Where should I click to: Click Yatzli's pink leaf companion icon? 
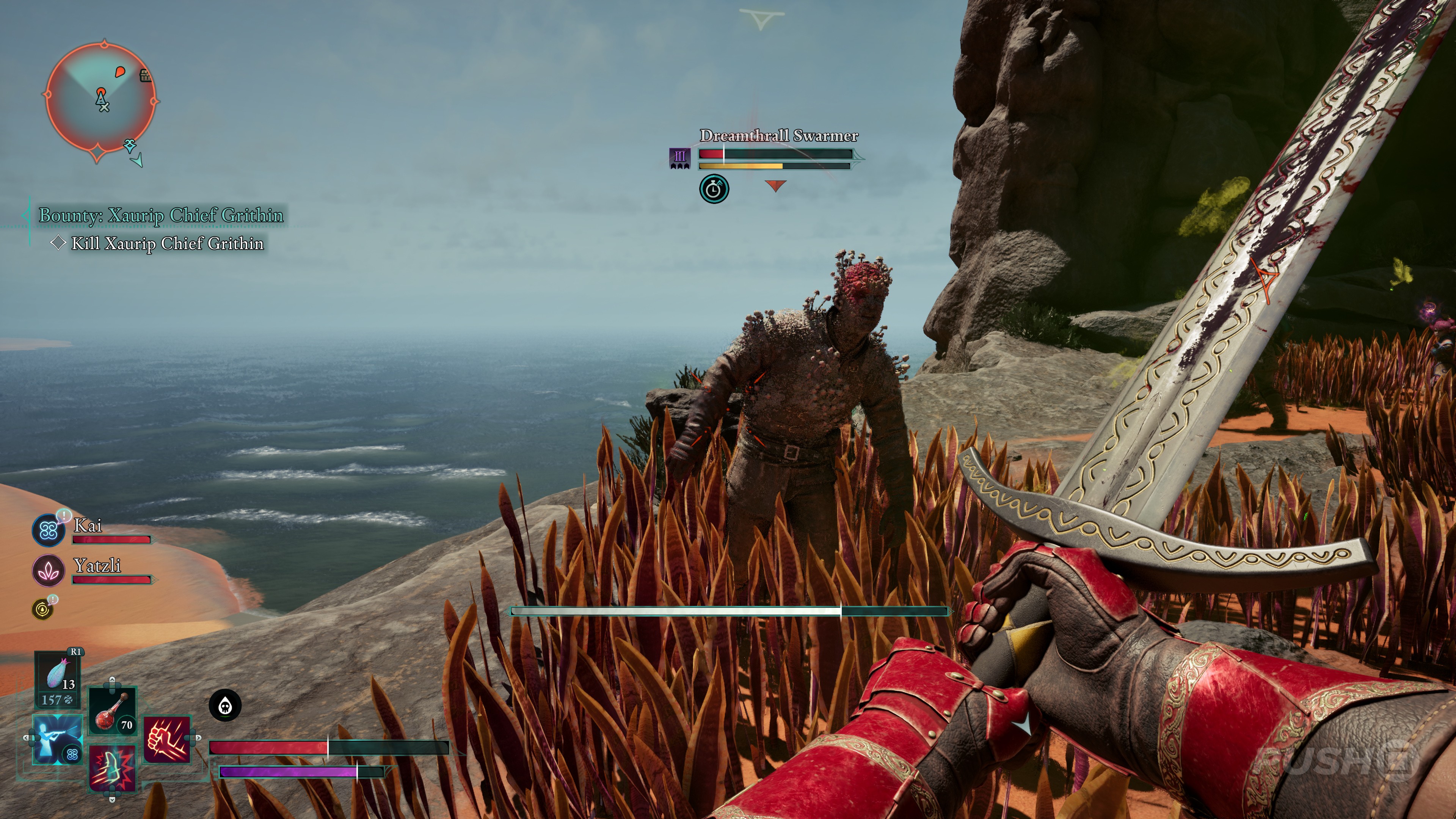(x=48, y=570)
